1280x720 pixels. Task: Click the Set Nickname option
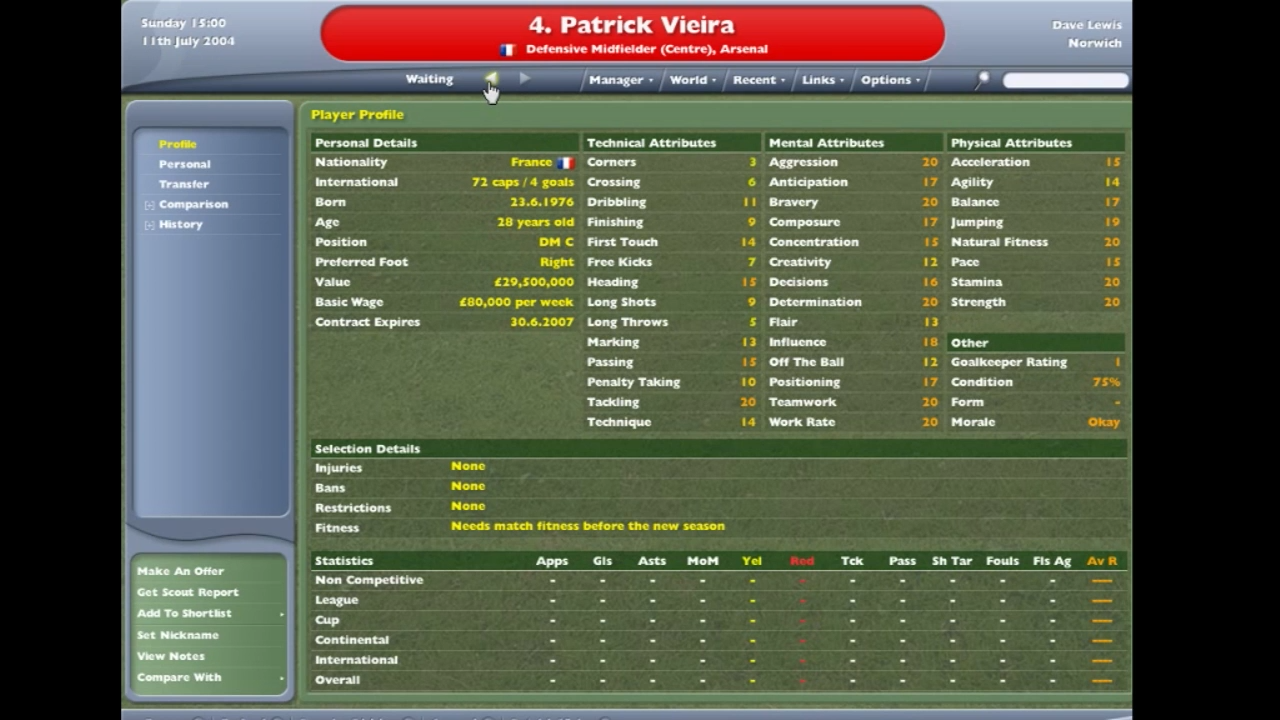[x=177, y=634]
